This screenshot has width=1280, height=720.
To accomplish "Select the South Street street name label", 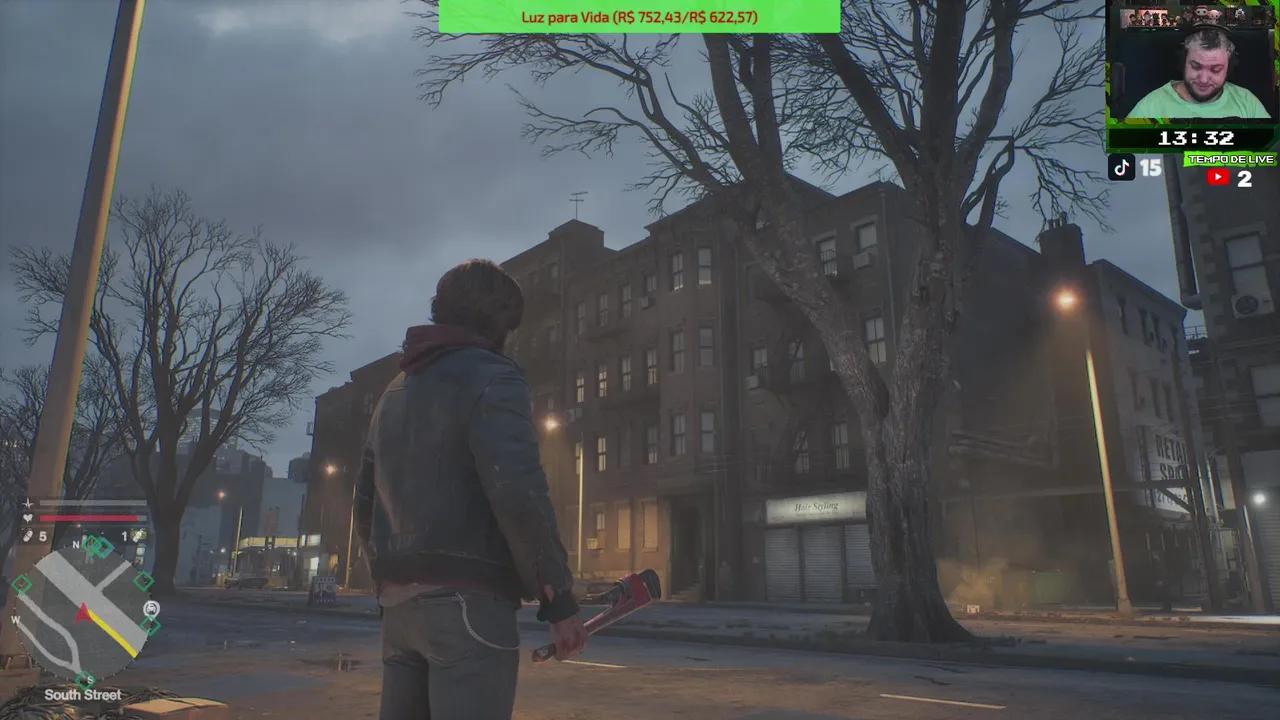I will [x=85, y=694].
